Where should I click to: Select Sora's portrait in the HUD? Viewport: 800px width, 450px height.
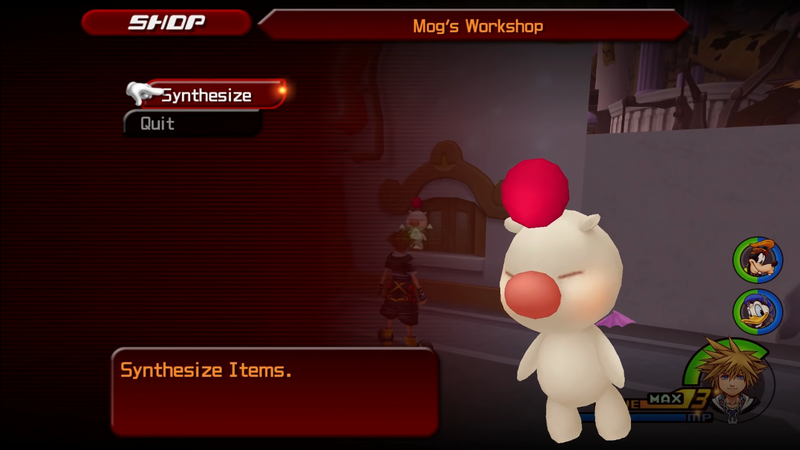tap(738, 377)
